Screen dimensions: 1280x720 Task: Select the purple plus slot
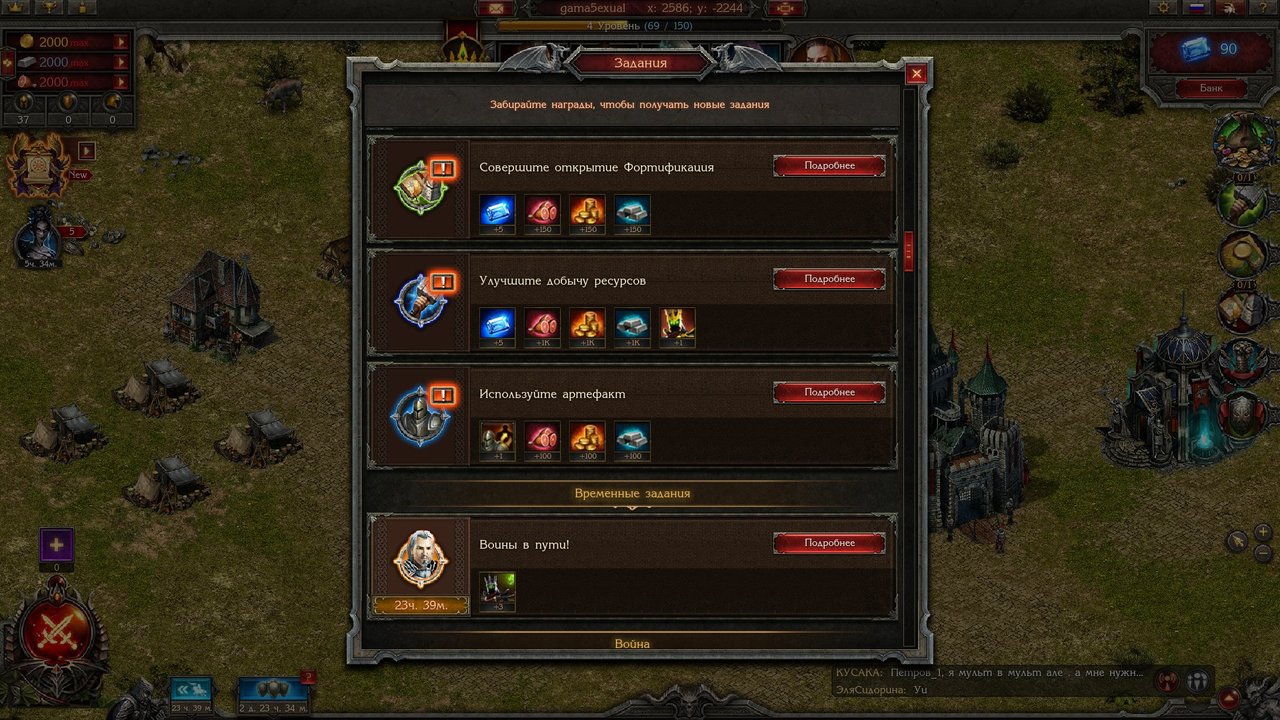click(56, 546)
